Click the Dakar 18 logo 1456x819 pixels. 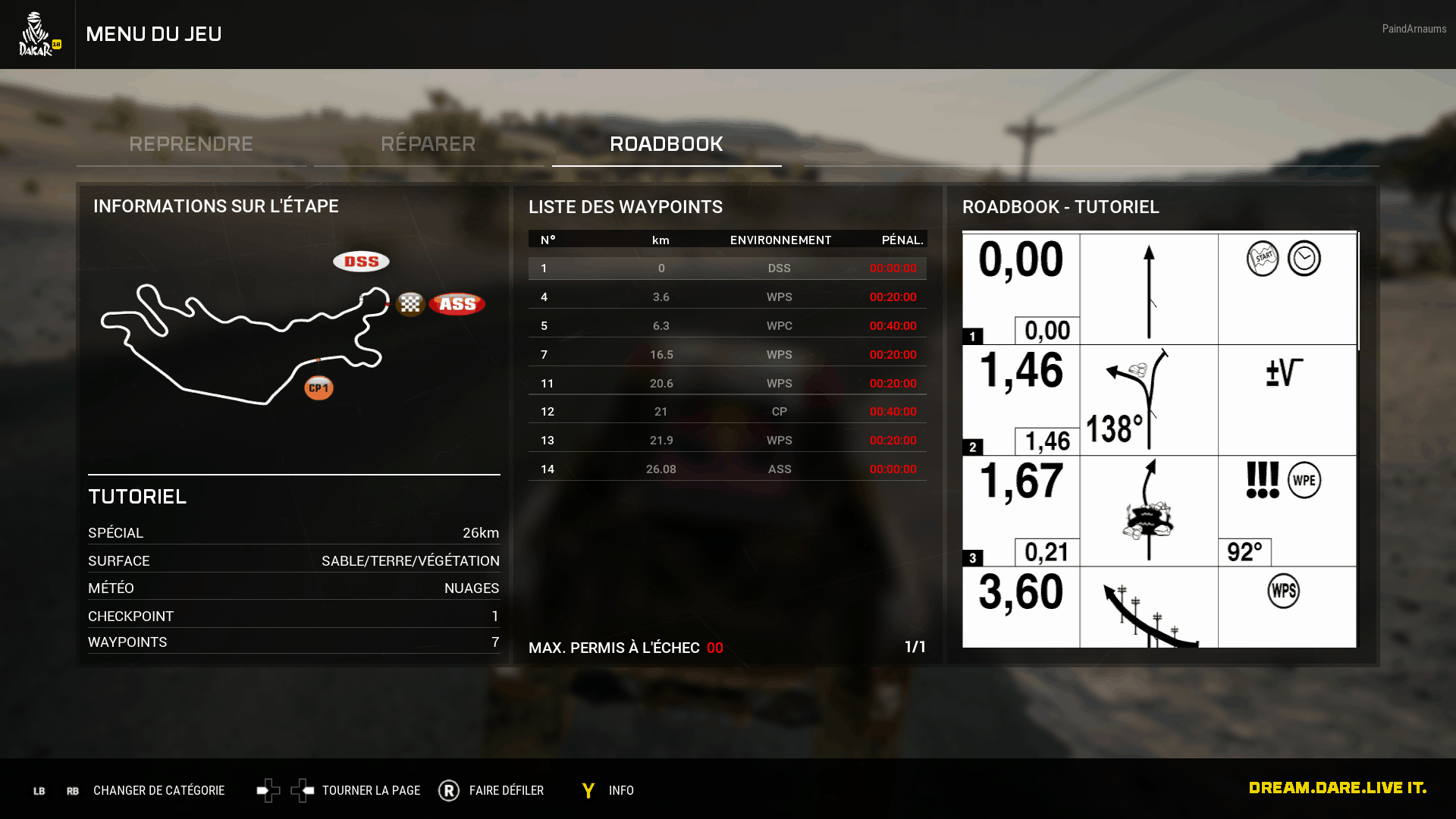coord(38,34)
